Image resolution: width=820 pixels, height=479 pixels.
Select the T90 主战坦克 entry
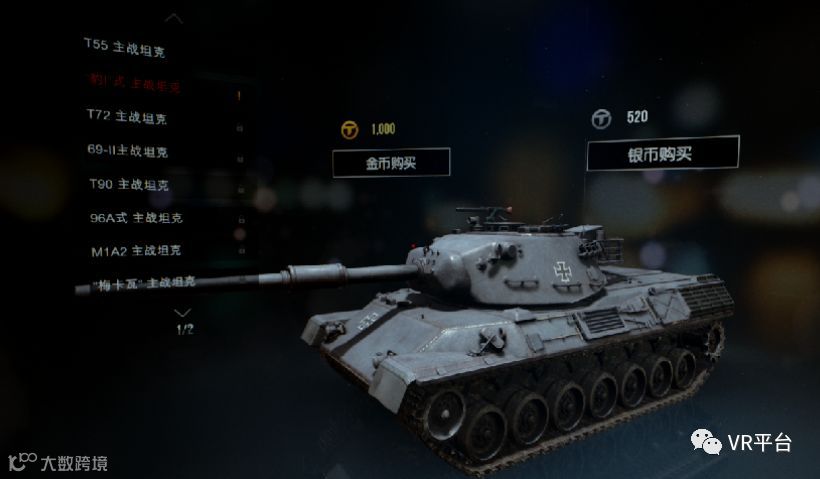click(128, 185)
